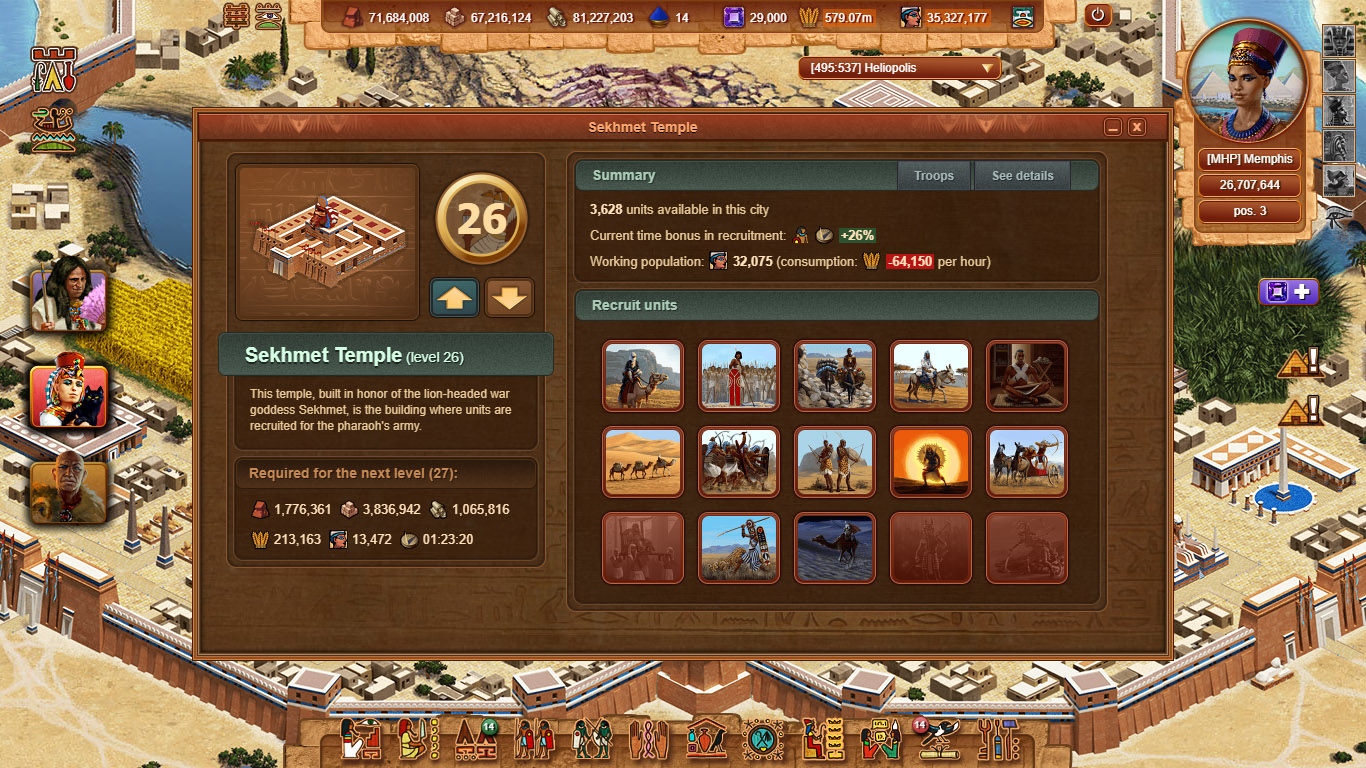This screenshot has width=1366, height=768.
Task: Open the round world map compass icon
Action: click(763, 738)
